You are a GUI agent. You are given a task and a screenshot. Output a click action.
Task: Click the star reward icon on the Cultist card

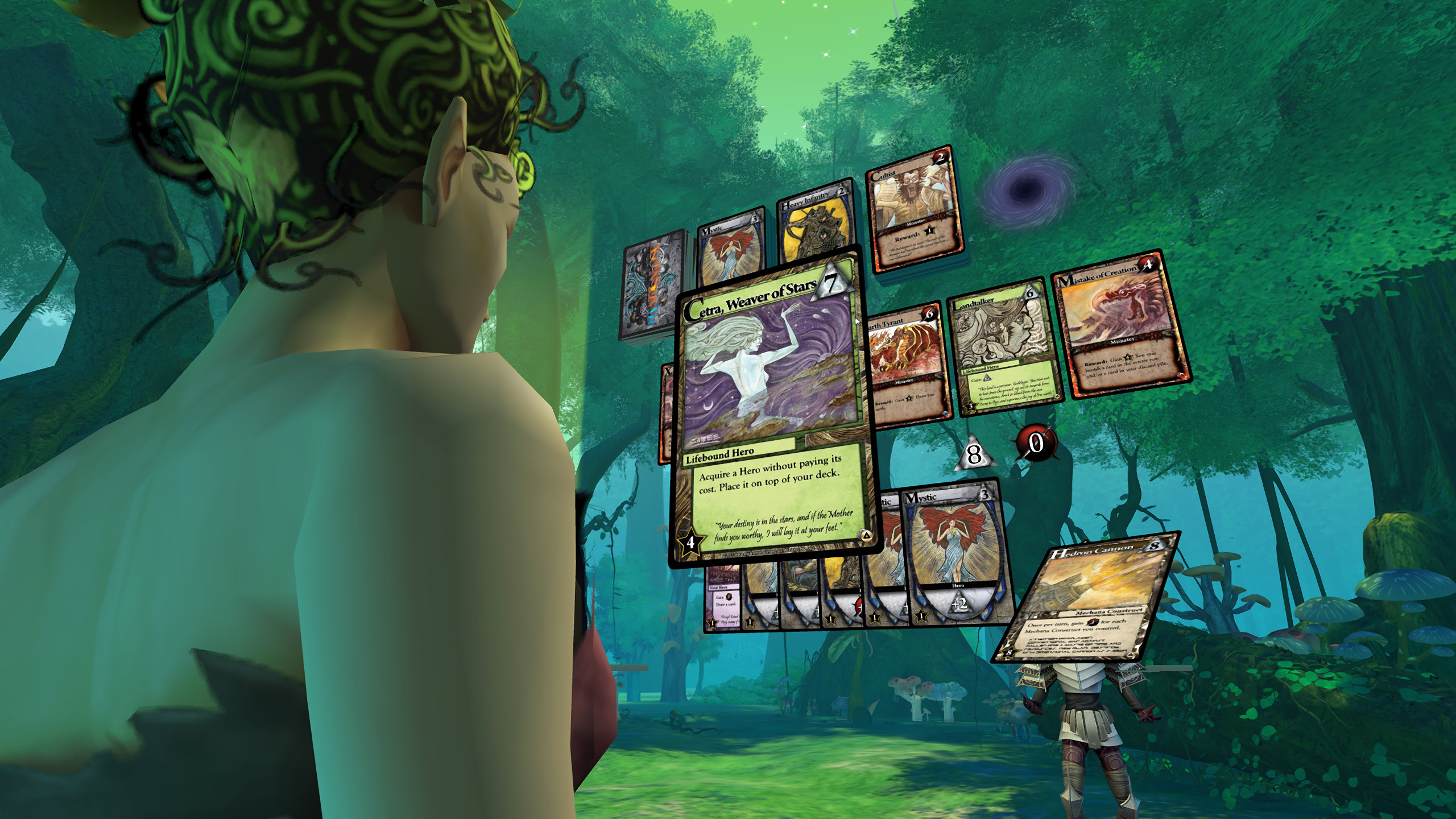pos(929,231)
